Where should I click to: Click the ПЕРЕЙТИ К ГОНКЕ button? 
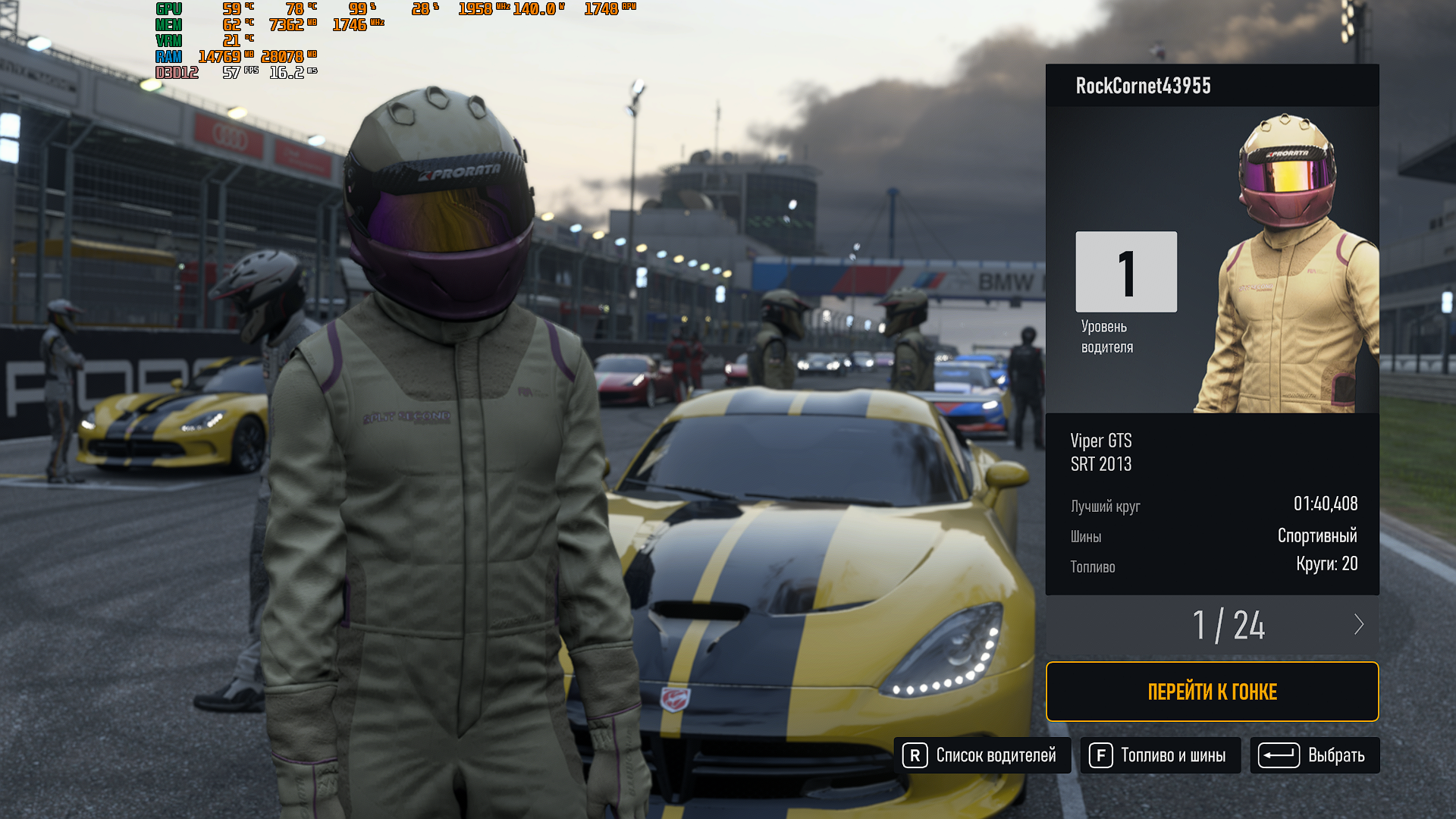(1212, 692)
